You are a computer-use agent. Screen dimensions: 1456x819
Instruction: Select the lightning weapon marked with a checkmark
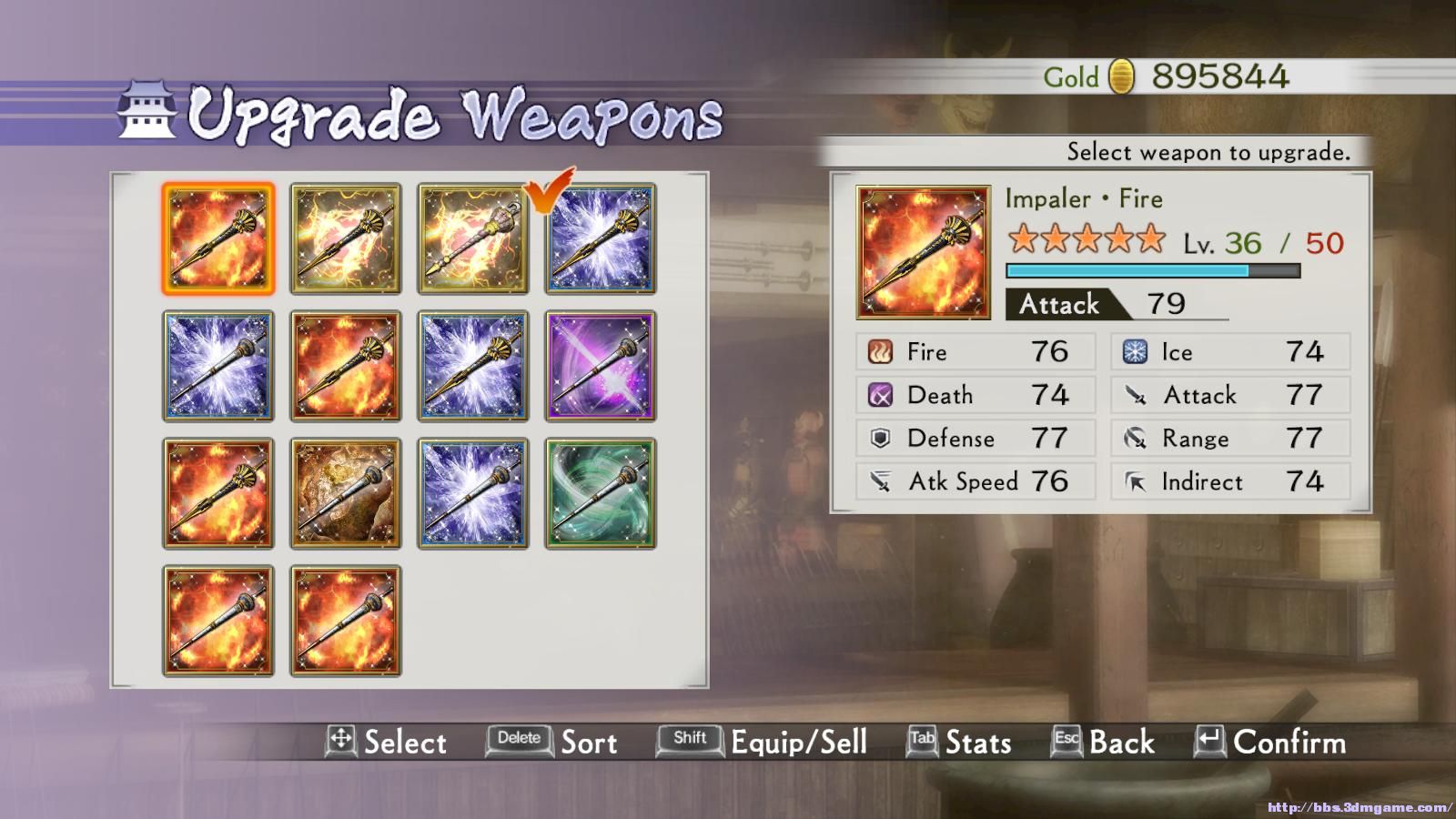(x=472, y=238)
